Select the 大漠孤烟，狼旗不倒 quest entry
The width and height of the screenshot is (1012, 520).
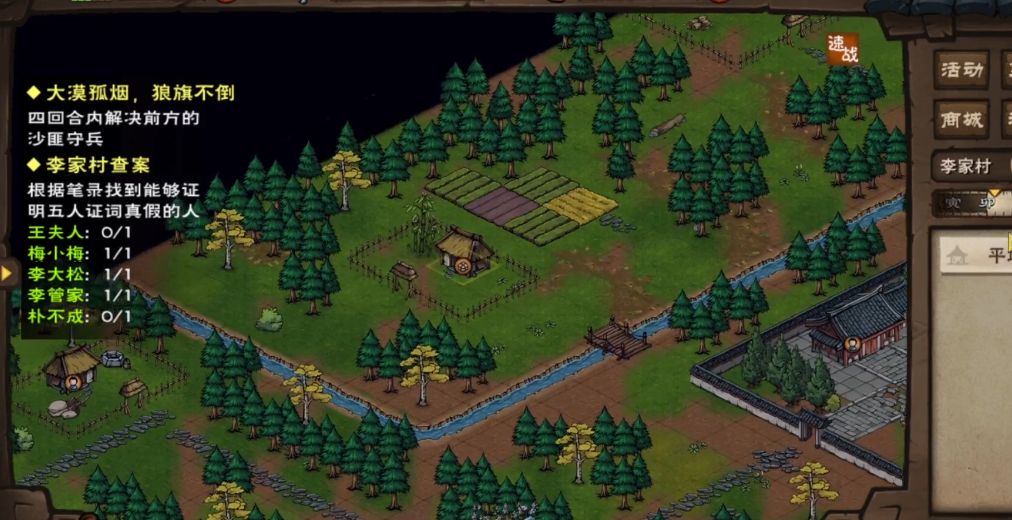(x=139, y=93)
